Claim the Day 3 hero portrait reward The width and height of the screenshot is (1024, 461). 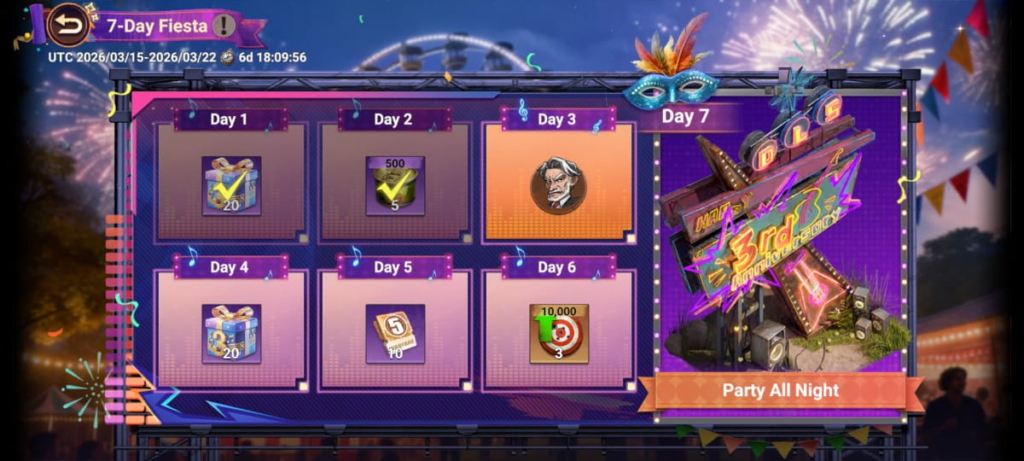[558, 185]
